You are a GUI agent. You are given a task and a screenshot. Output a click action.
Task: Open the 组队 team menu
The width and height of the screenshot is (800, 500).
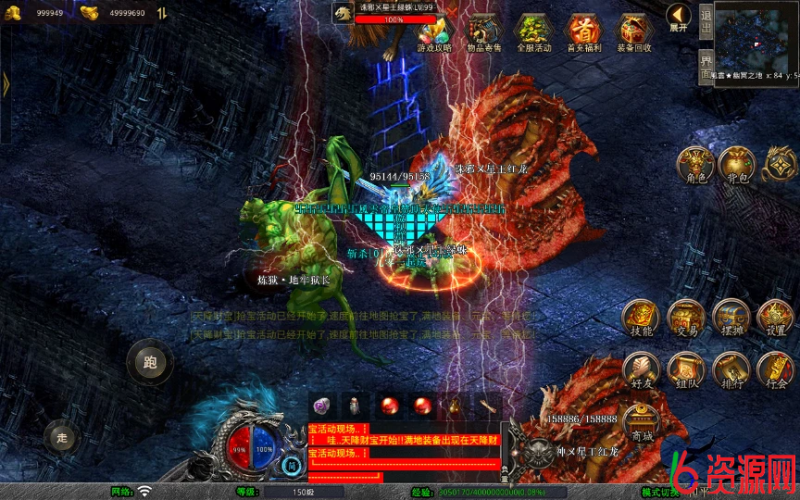tap(686, 369)
